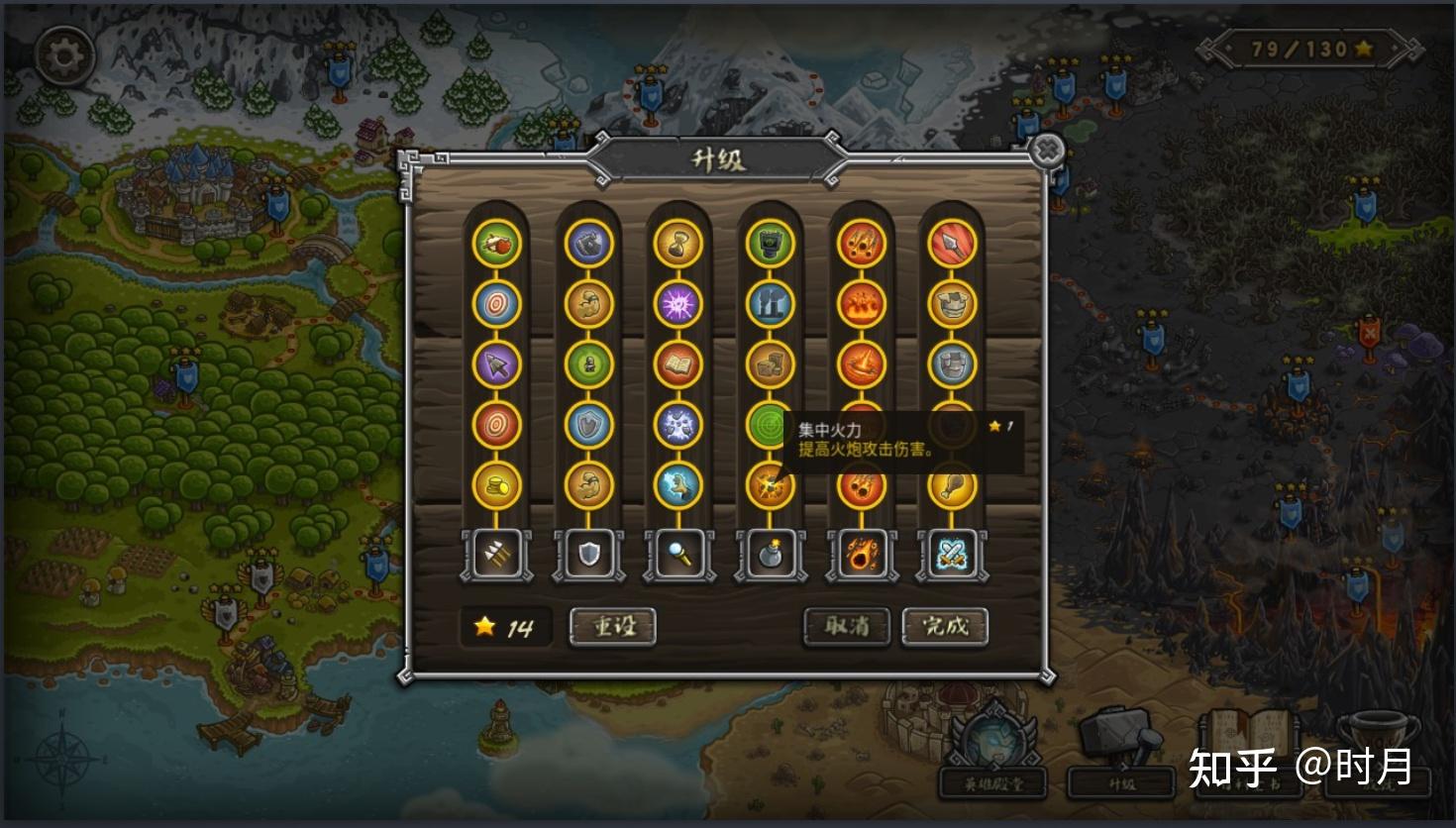This screenshot has width=1456, height=828.
Task: Select the blue shield barracks upgrade
Action: tap(588, 425)
